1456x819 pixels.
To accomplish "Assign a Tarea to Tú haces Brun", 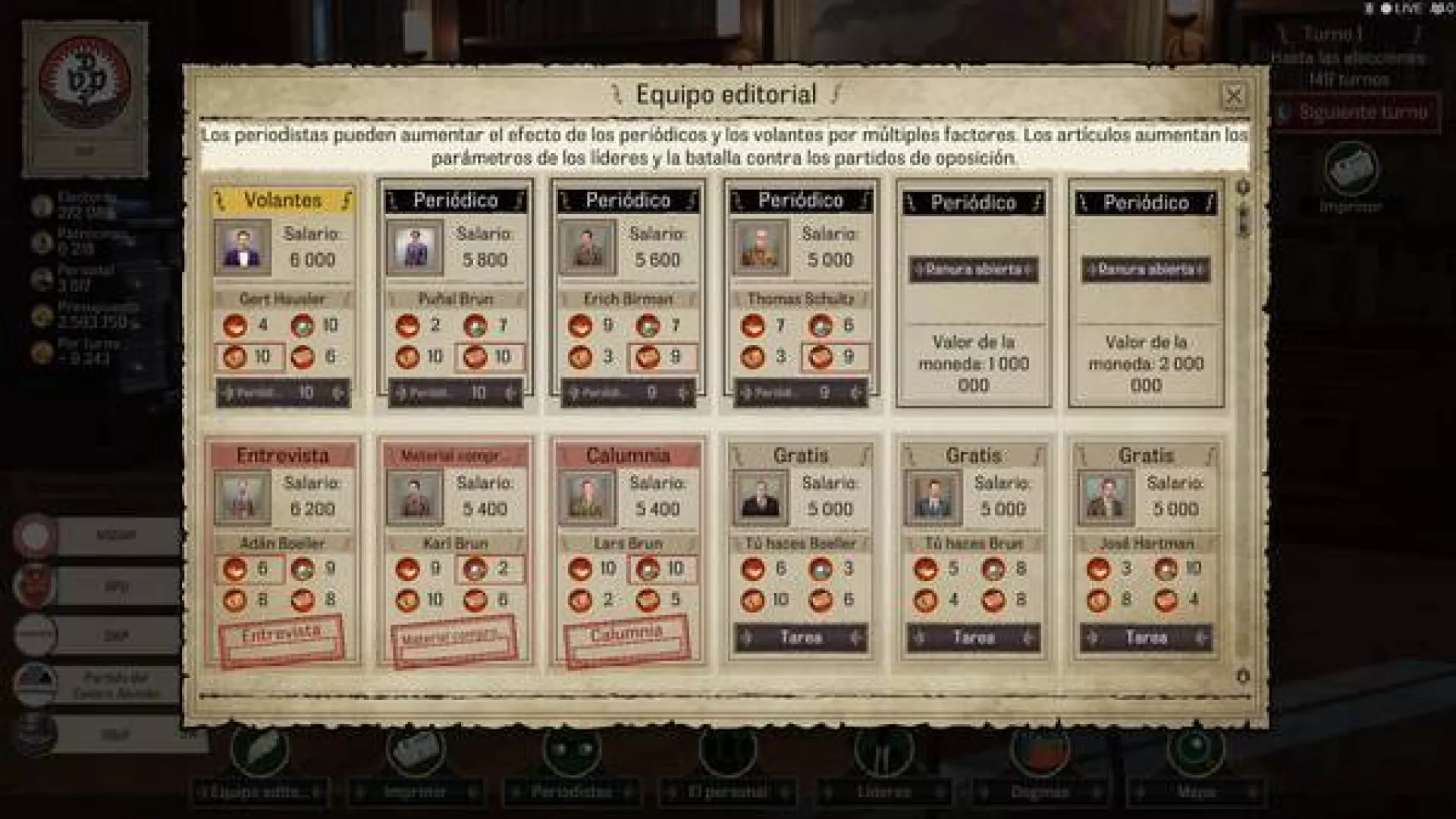I will pos(973,638).
